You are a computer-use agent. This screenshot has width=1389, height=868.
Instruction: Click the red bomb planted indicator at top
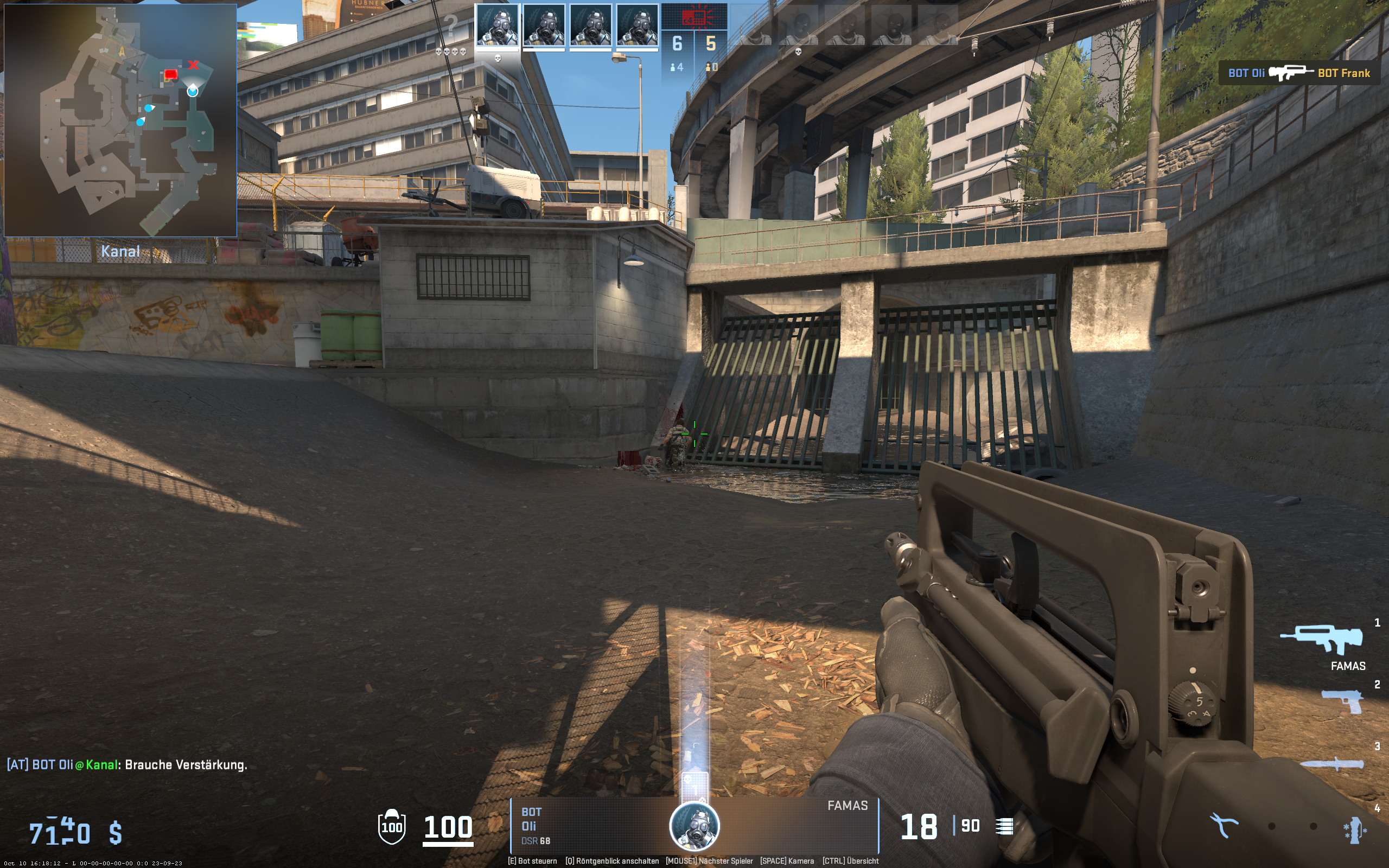pos(694,17)
